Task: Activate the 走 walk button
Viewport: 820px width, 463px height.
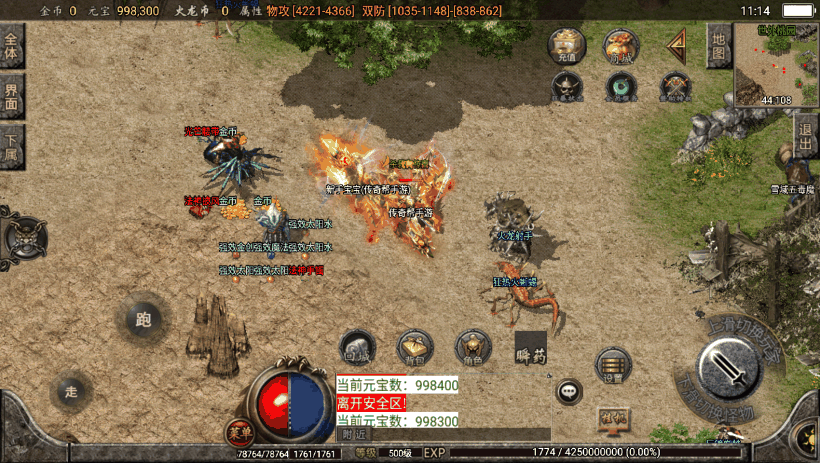Action: 71,390
